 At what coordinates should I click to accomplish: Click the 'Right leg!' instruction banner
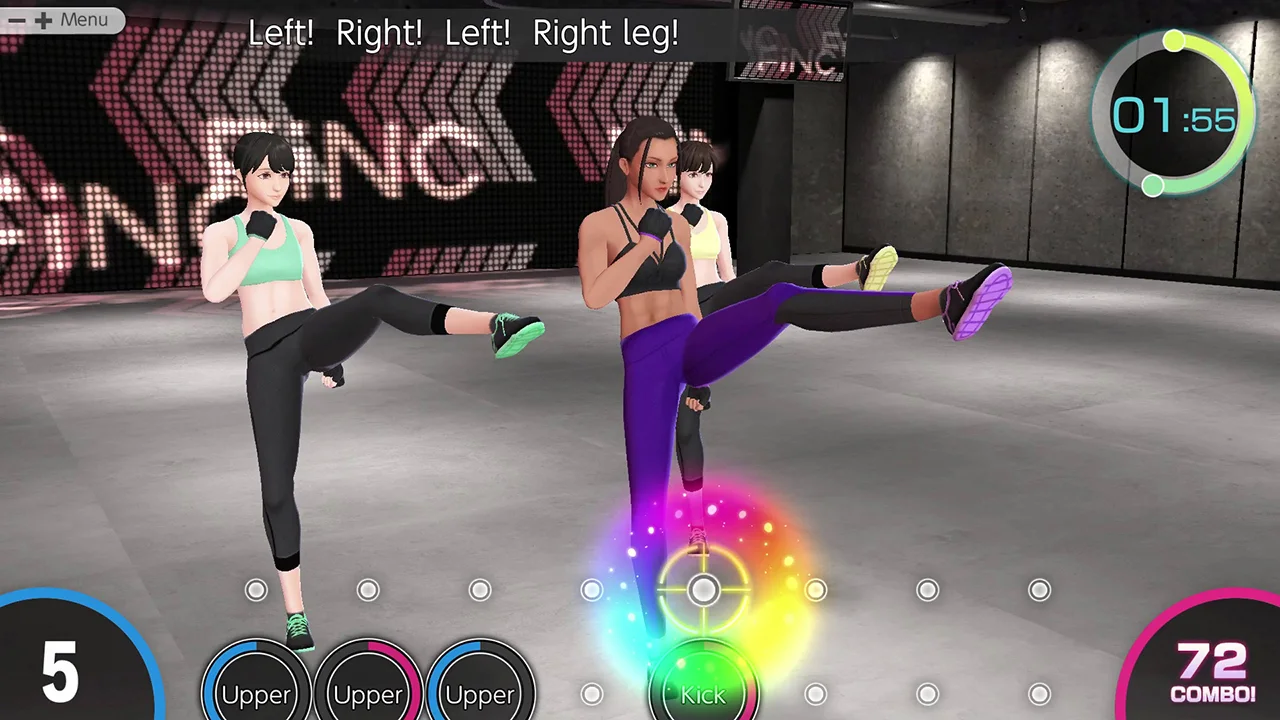(604, 33)
